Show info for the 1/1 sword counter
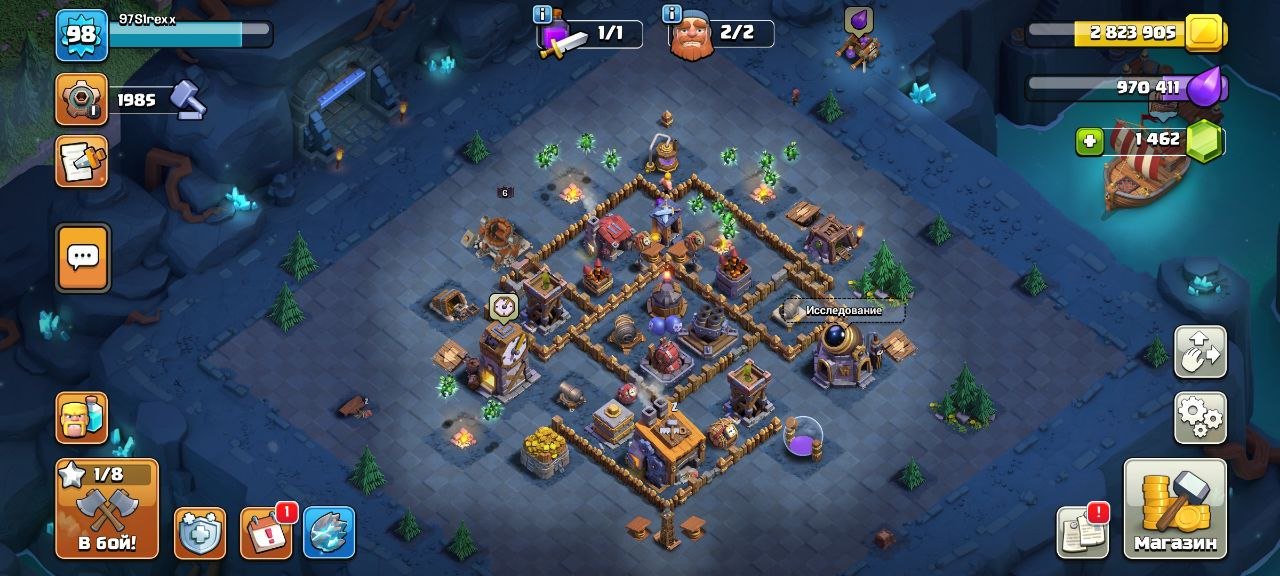Image resolution: width=1280 pixels, height=576 pixels. click(x=543, y=15)
